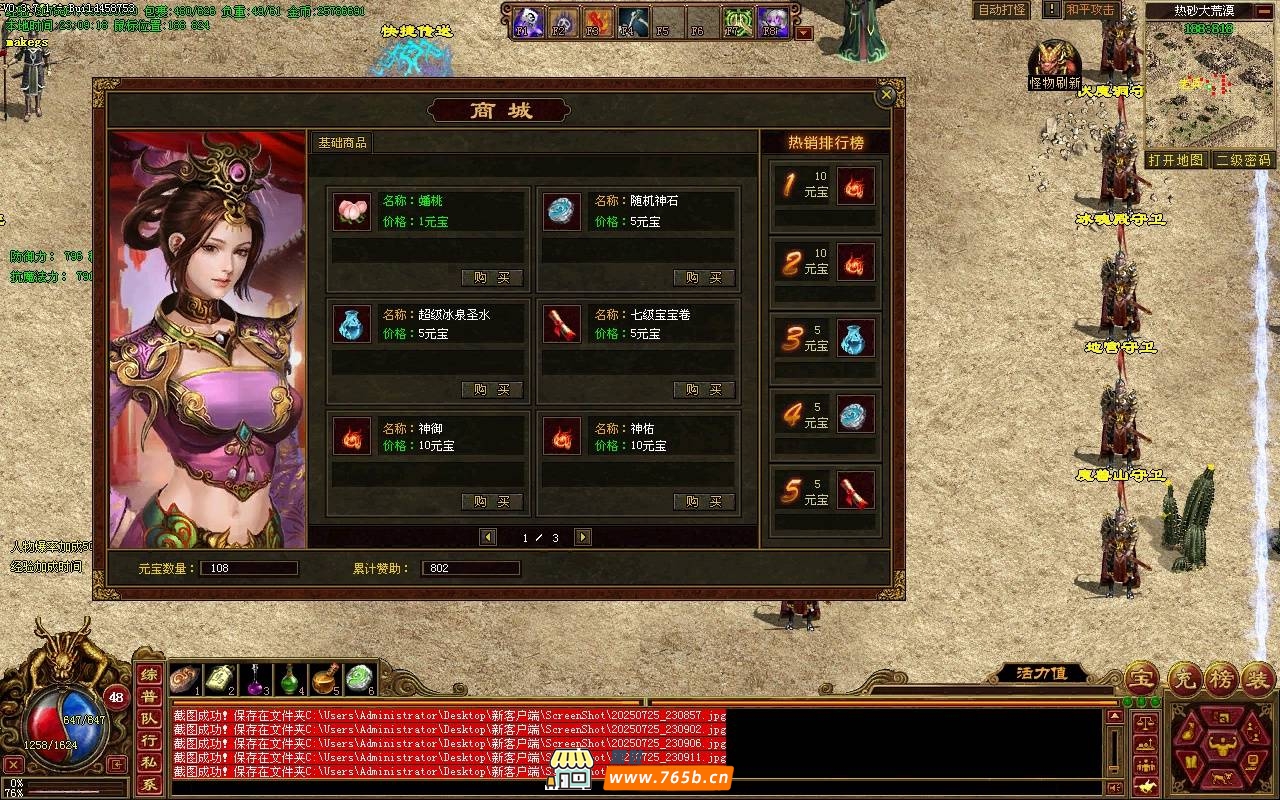This screenshot has width=1280, height=800.
Task: Buy the 神御 item for 10 元宝
Action: (492, 502)
